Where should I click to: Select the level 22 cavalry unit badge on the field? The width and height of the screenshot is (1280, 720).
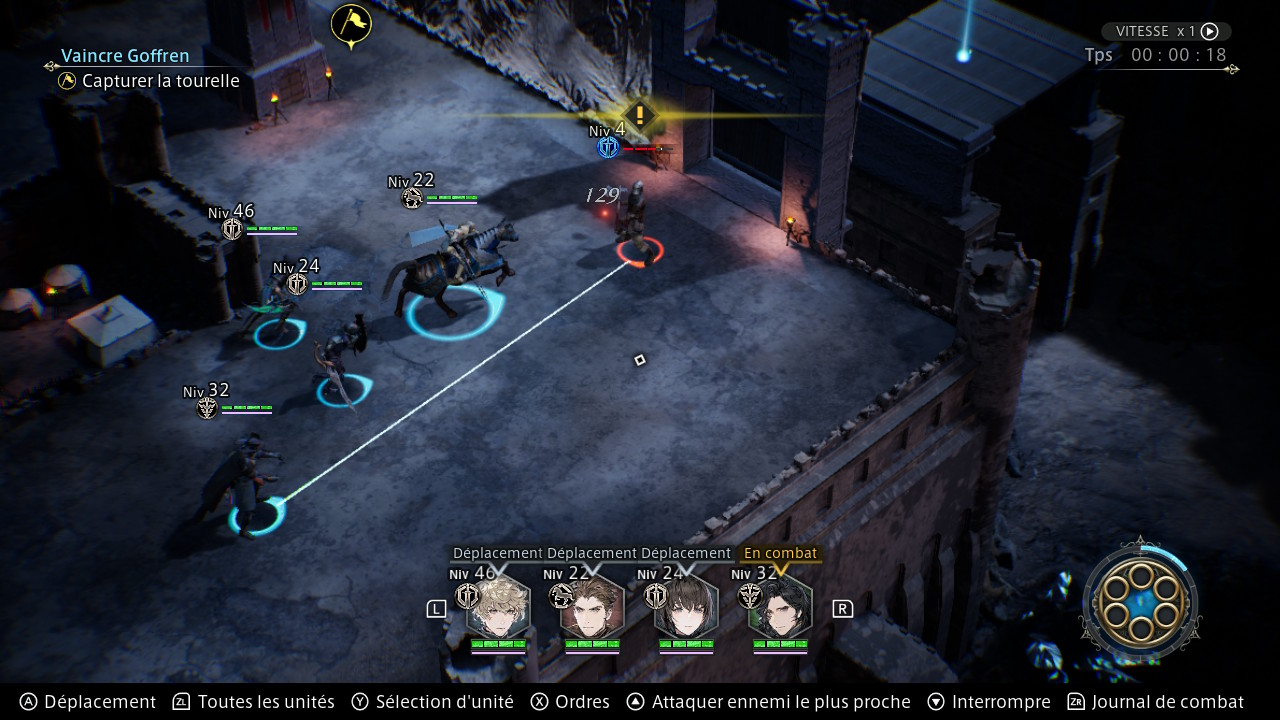412,198
